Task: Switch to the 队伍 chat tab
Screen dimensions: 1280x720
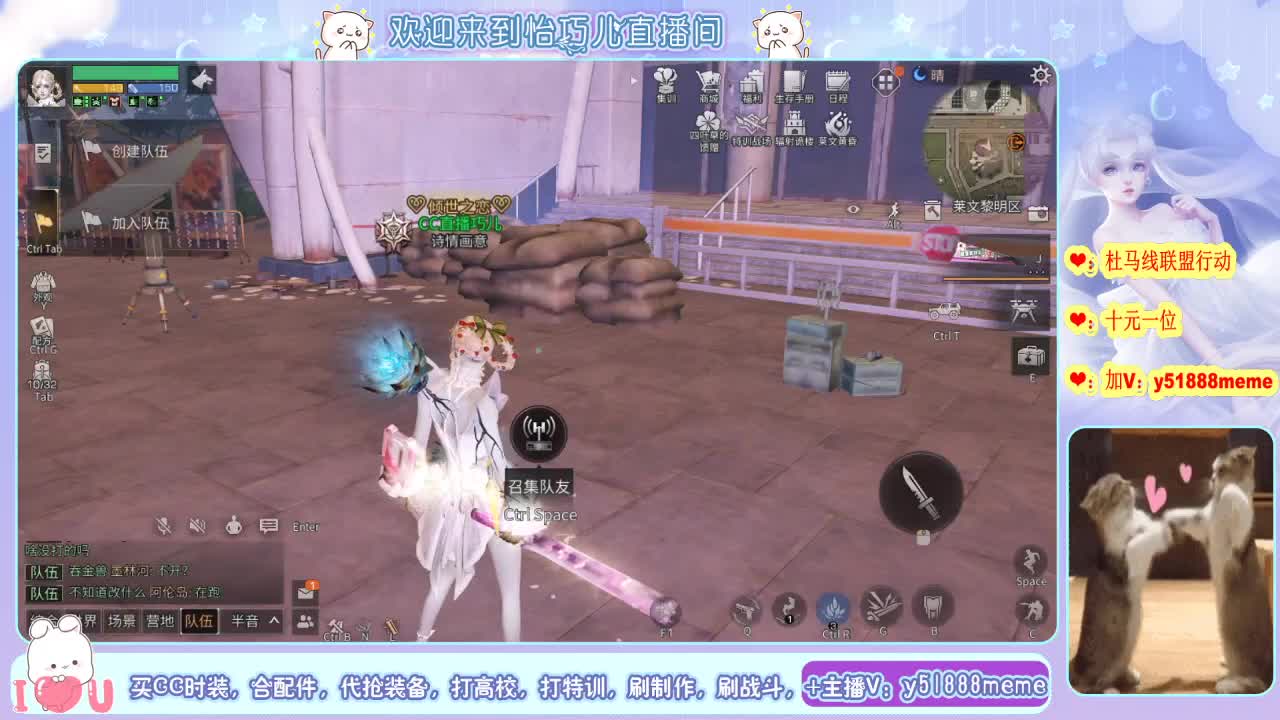Action: [200, 620]
